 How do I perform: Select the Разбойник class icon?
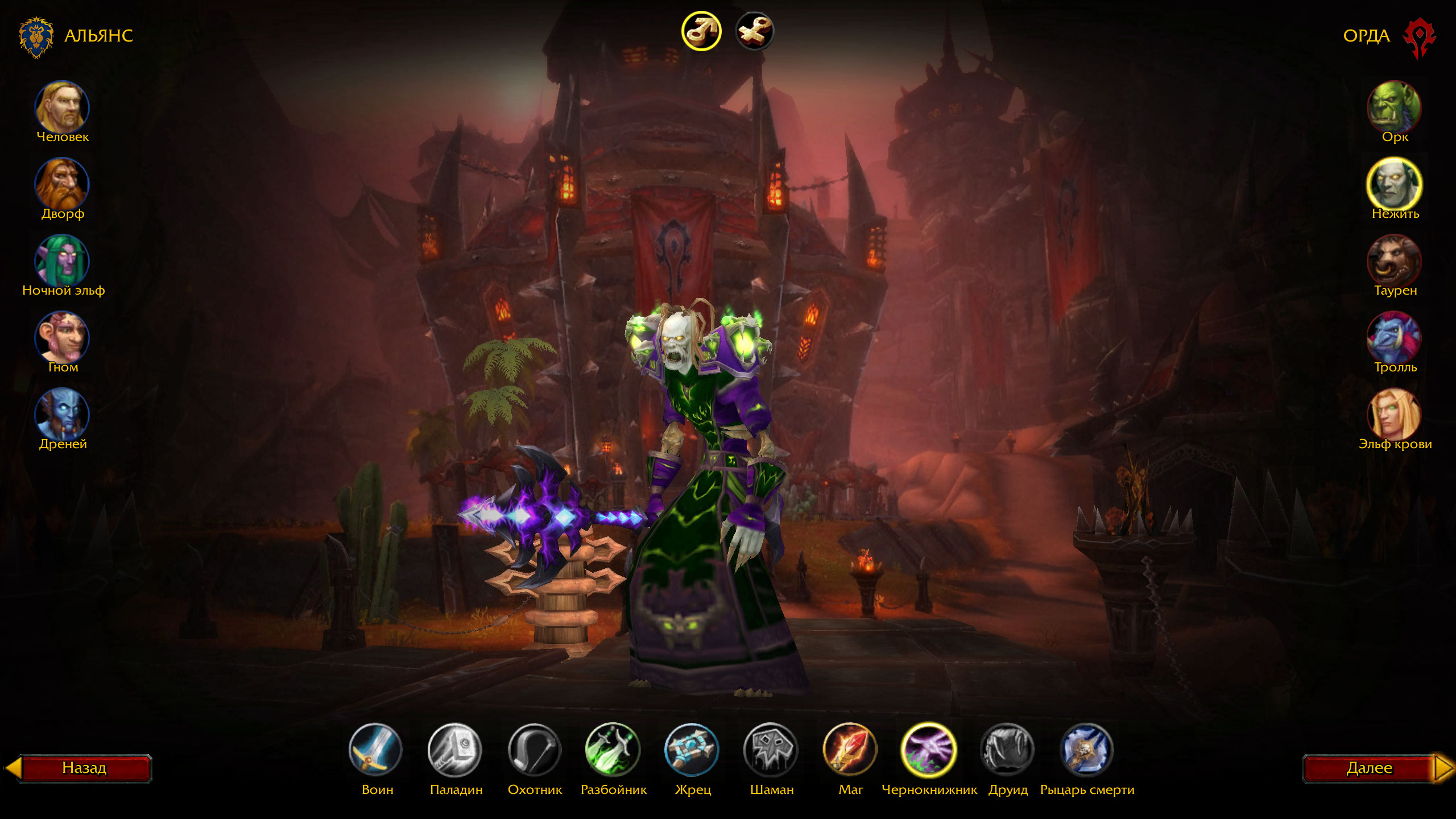click(x=613, y=750)
